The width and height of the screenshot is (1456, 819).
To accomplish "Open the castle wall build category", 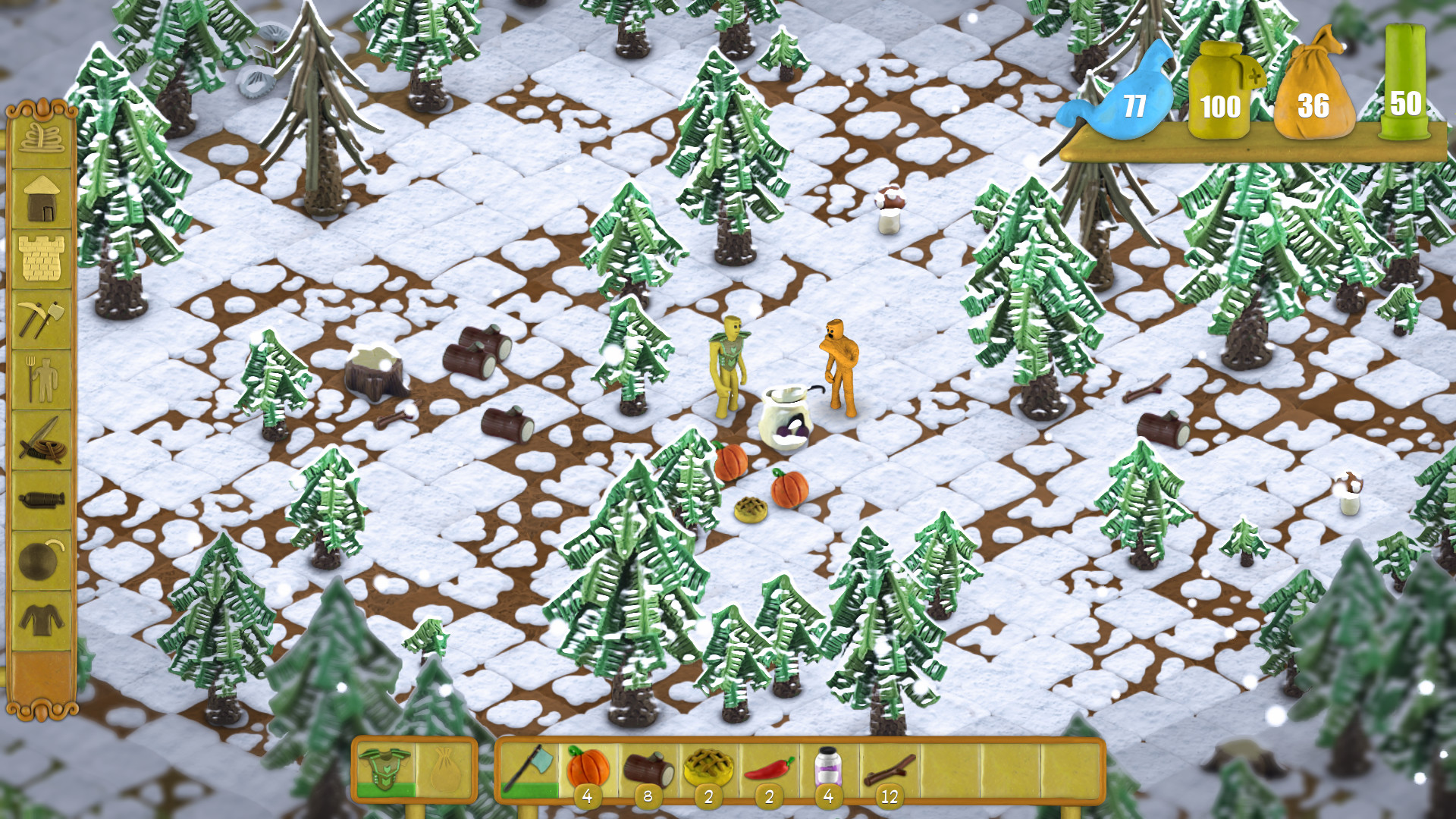I will pos(42,259).
